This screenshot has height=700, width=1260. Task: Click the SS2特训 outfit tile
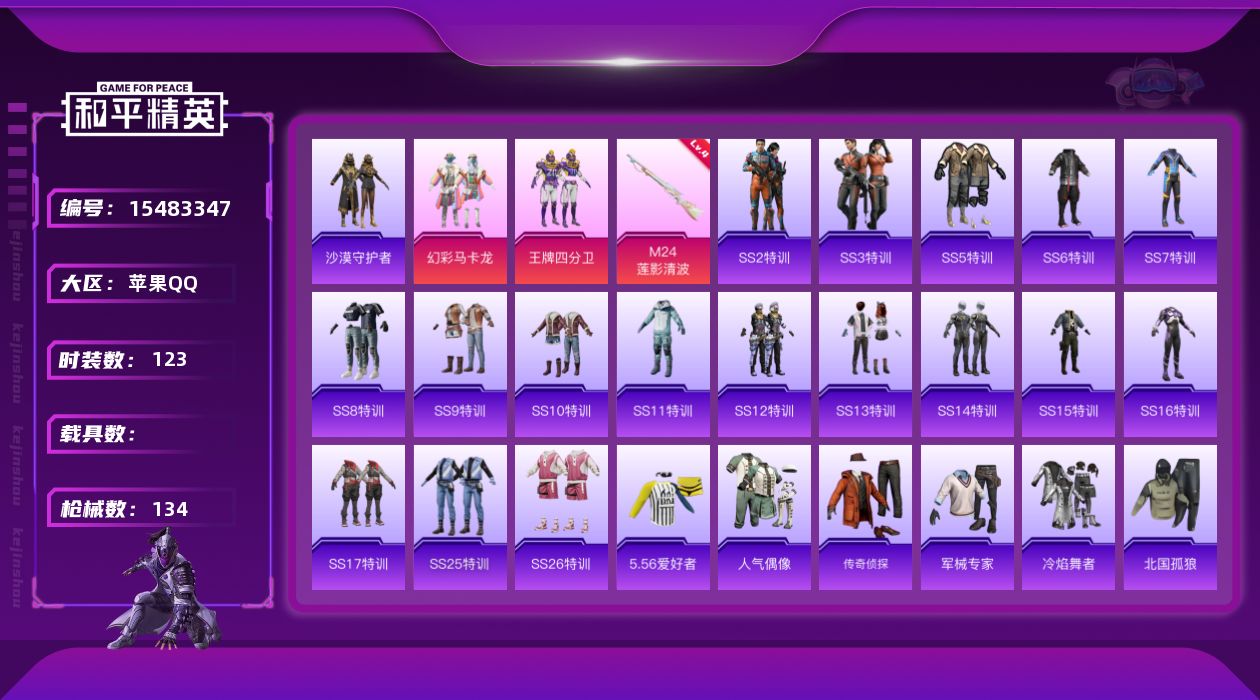click(764, 211)
